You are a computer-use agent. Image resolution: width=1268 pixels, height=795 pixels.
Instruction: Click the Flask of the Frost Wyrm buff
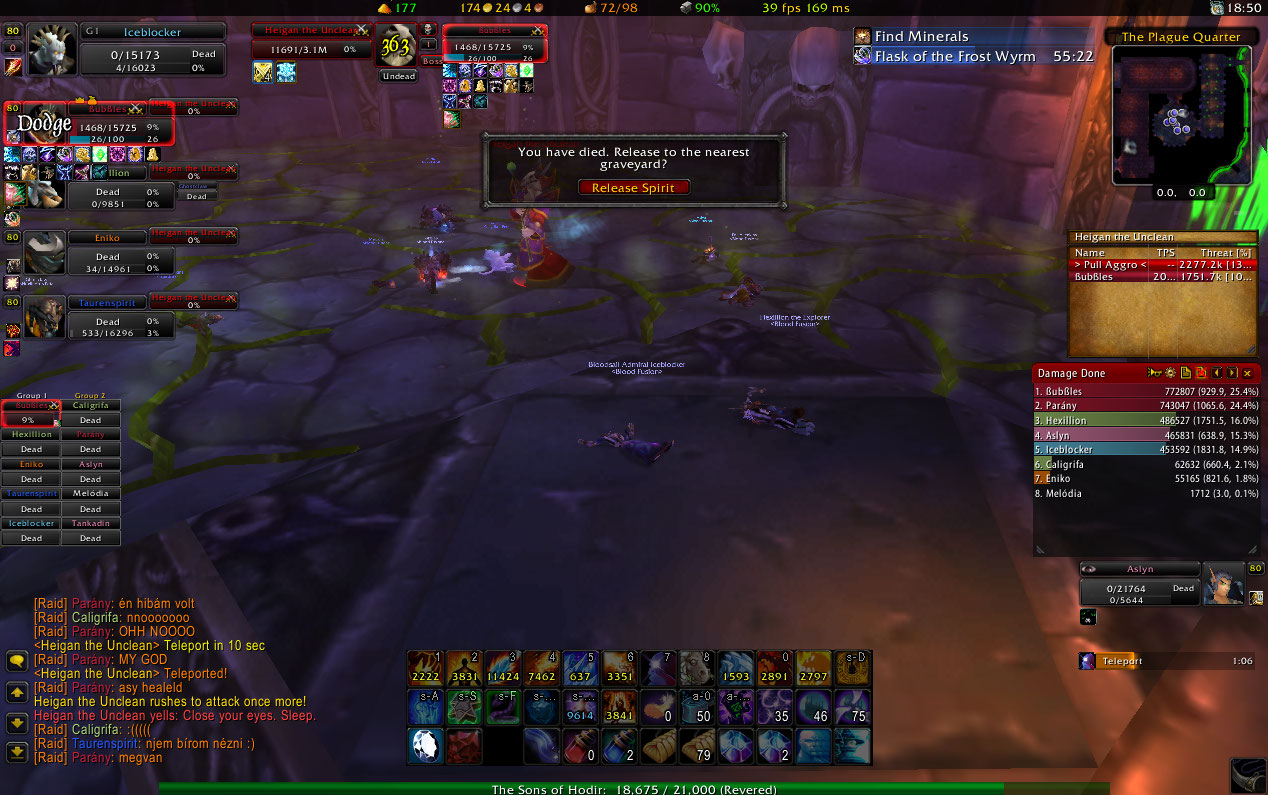pyautogui.click(x=862, y=56)
